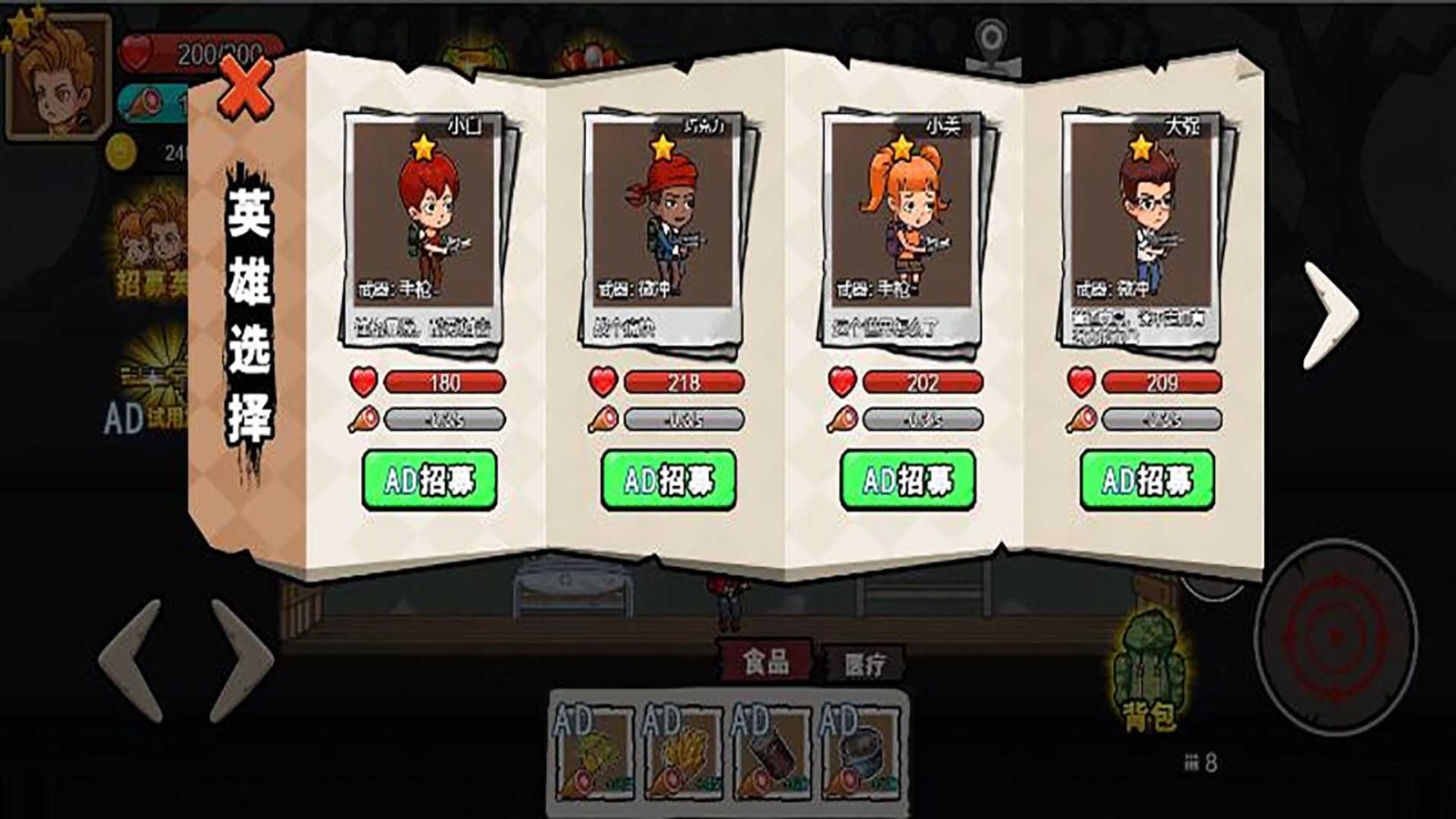Open the 背包 backpack
The height and width of the screenshot is (819, 1456).
tap(1149, 673)
